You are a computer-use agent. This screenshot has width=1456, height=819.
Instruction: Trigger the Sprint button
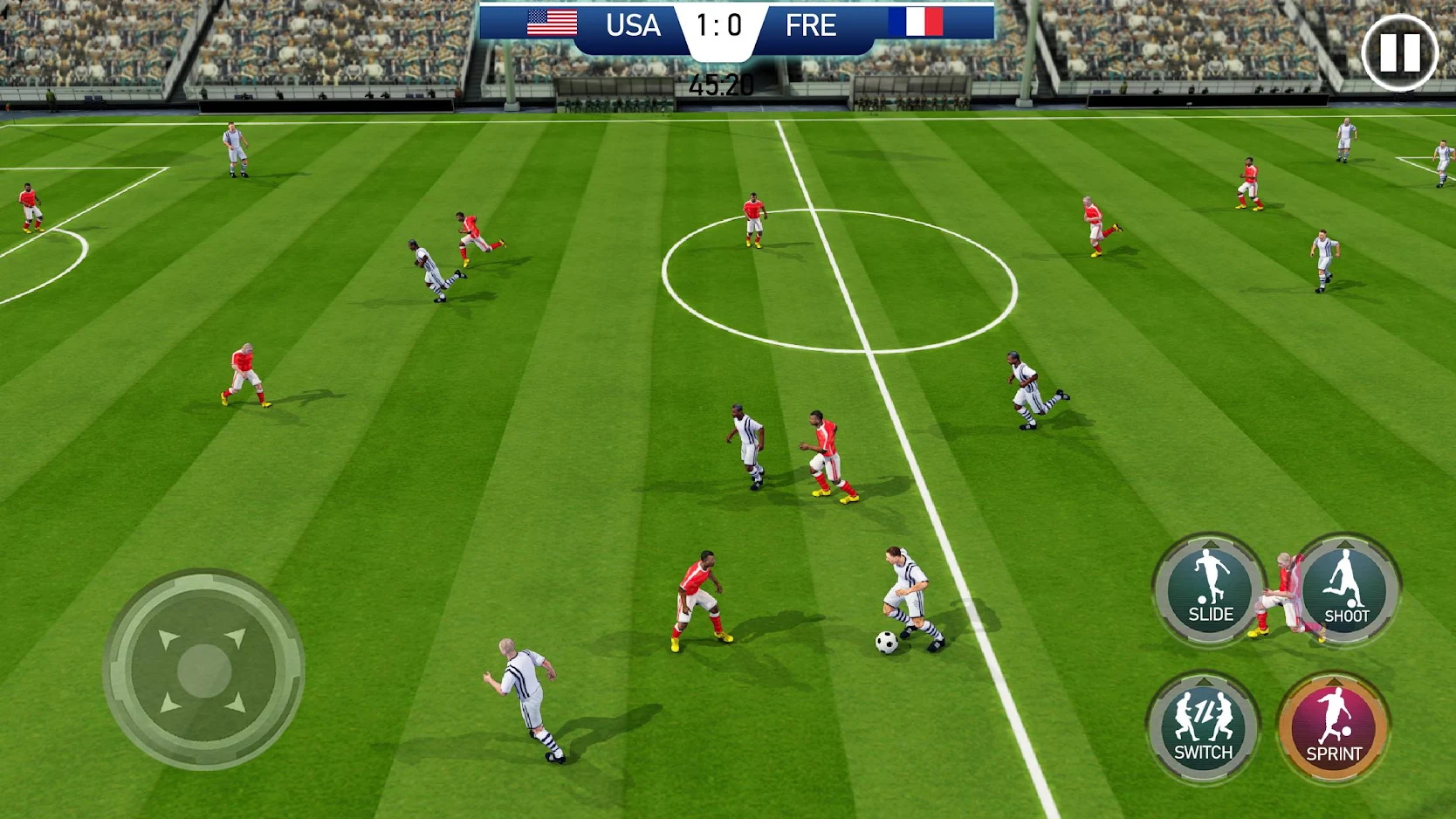tap(1333, 727)
